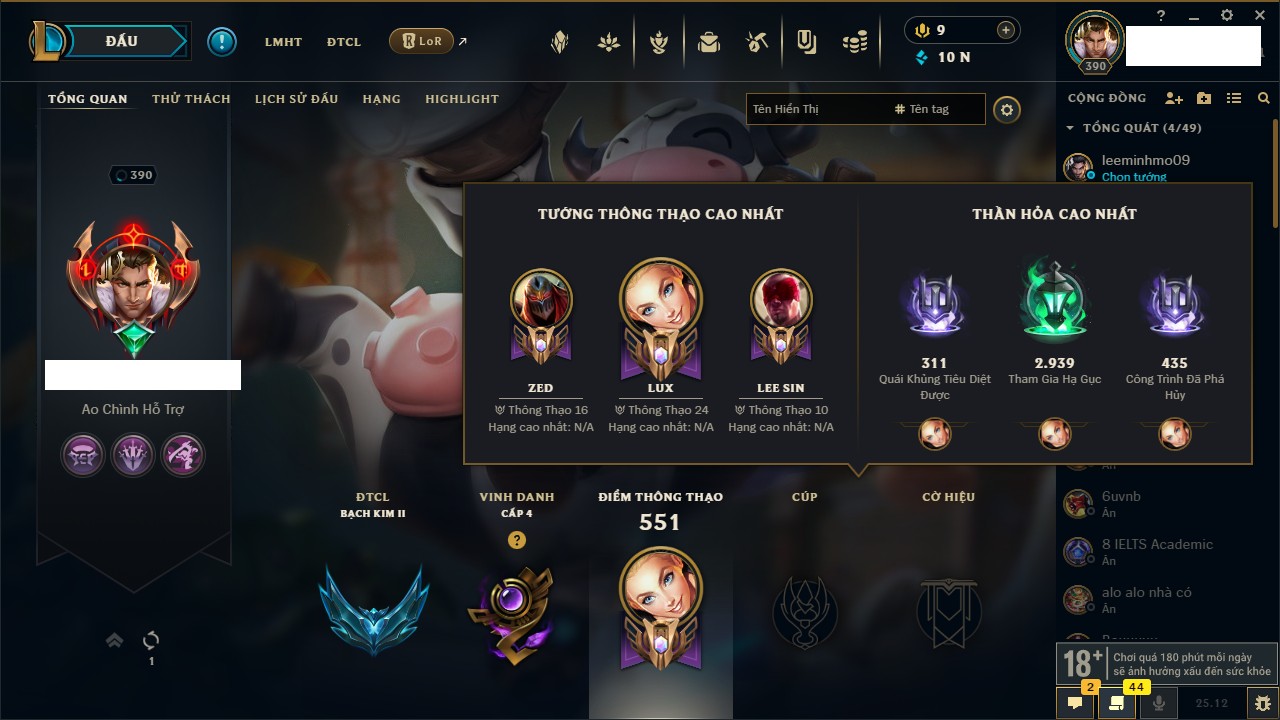Viewport: 1280px width, 720px height.
Task: Open the ĐTCL Bạch Kim II rank emblem
Action: (372, 610)
